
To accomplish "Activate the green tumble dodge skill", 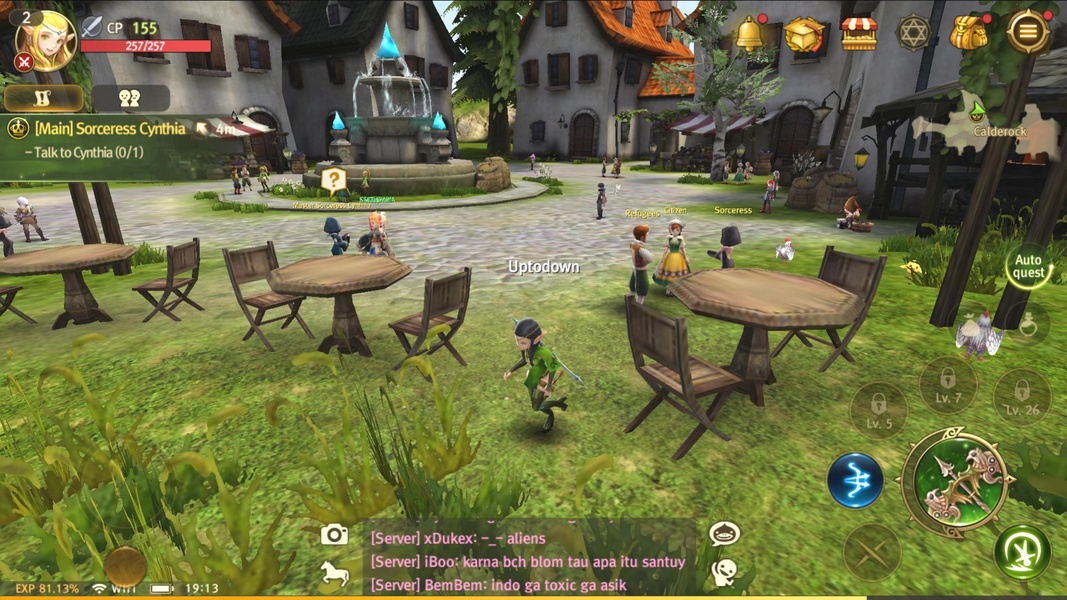I will tap(1022, 552).
